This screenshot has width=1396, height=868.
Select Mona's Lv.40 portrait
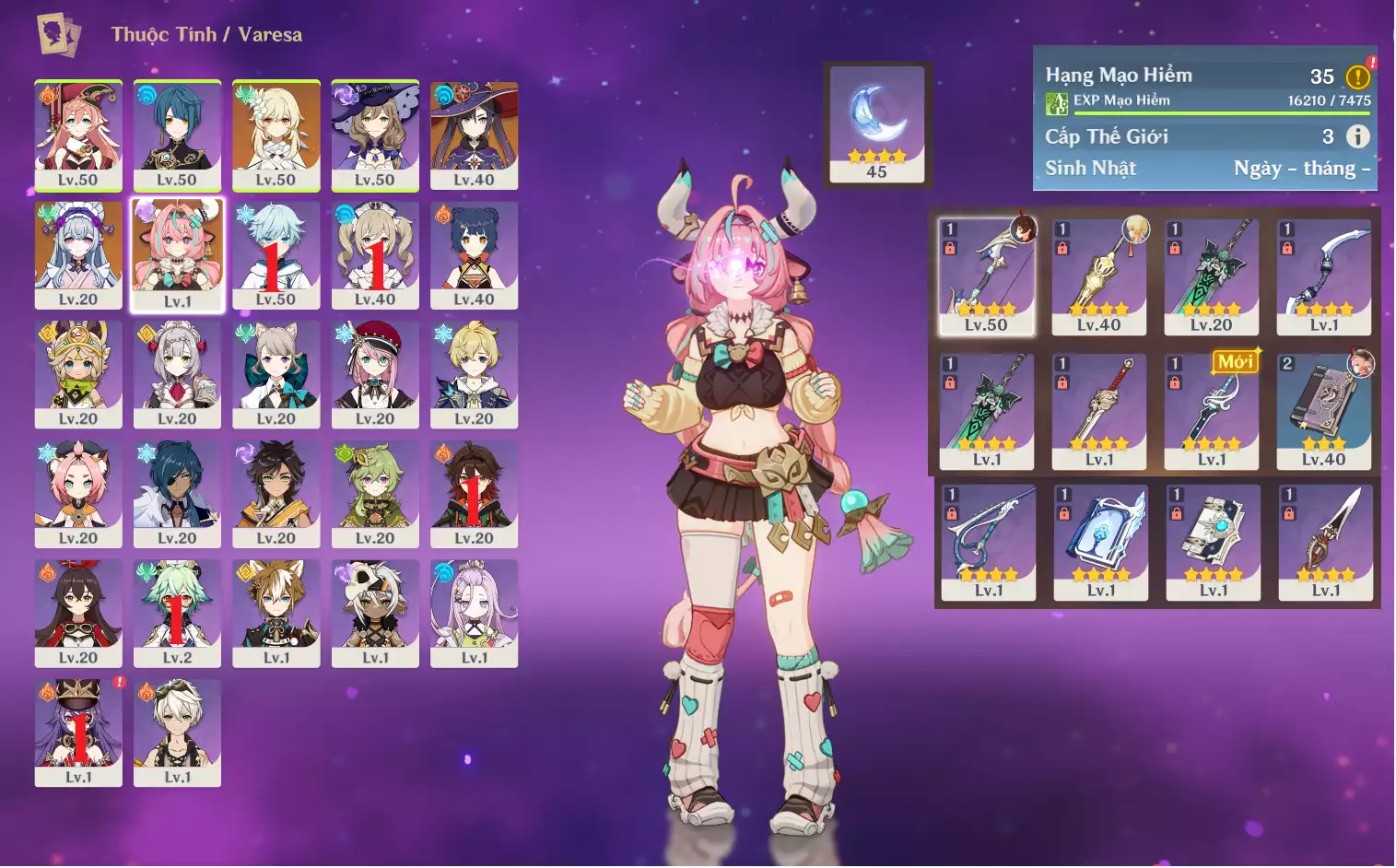pos(474,135)
